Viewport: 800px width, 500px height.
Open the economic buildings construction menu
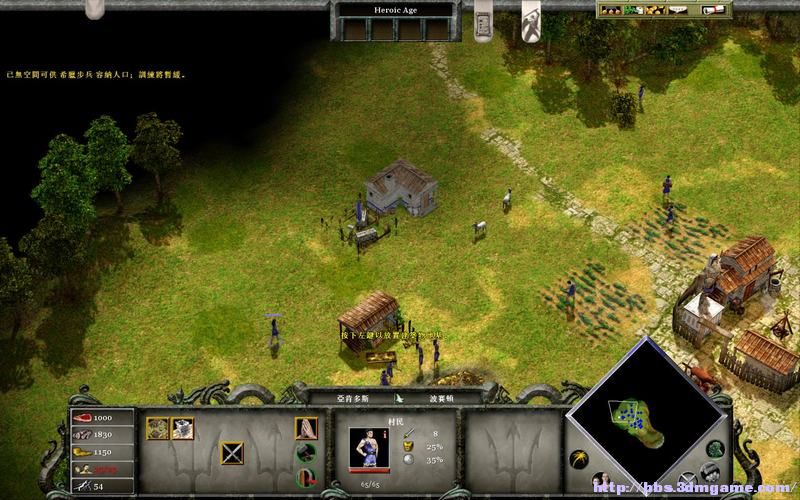[158, 428]
